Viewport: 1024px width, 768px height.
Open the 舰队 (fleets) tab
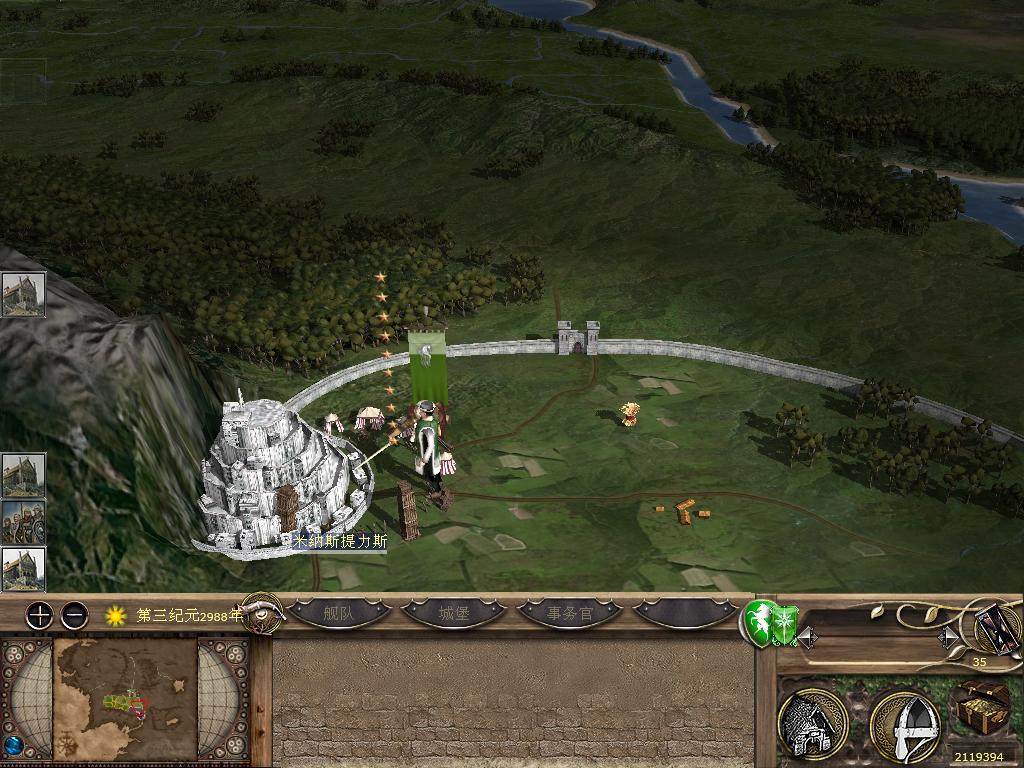point(339,613)
